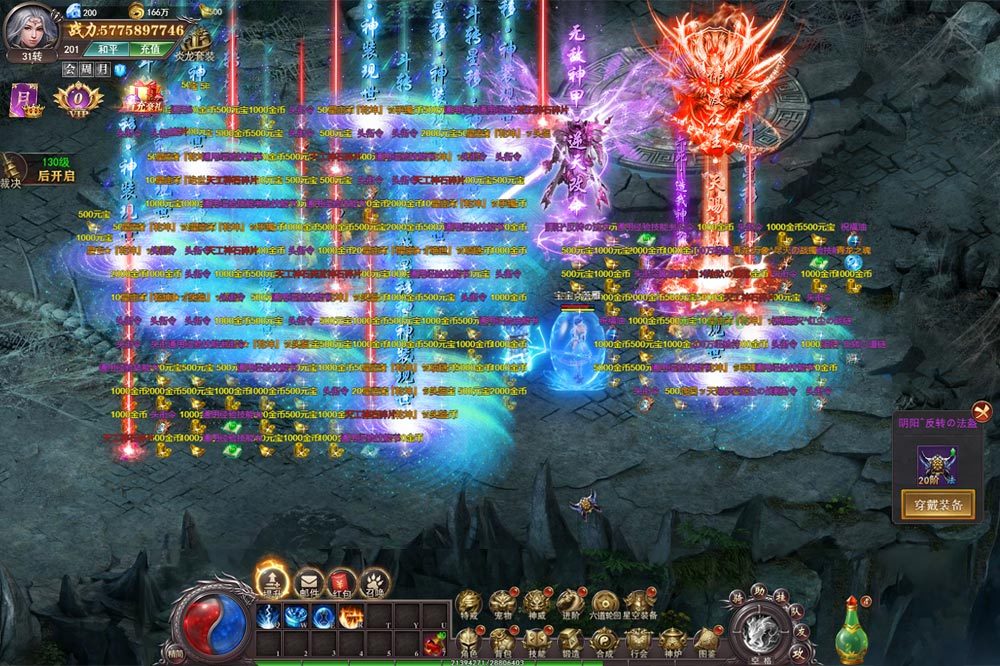Image resolution: width=1000 pixels, height=666 pixels.
Task: Close the 阴阳反转の法盔 equipment popup
Action: tap(982, 410)
